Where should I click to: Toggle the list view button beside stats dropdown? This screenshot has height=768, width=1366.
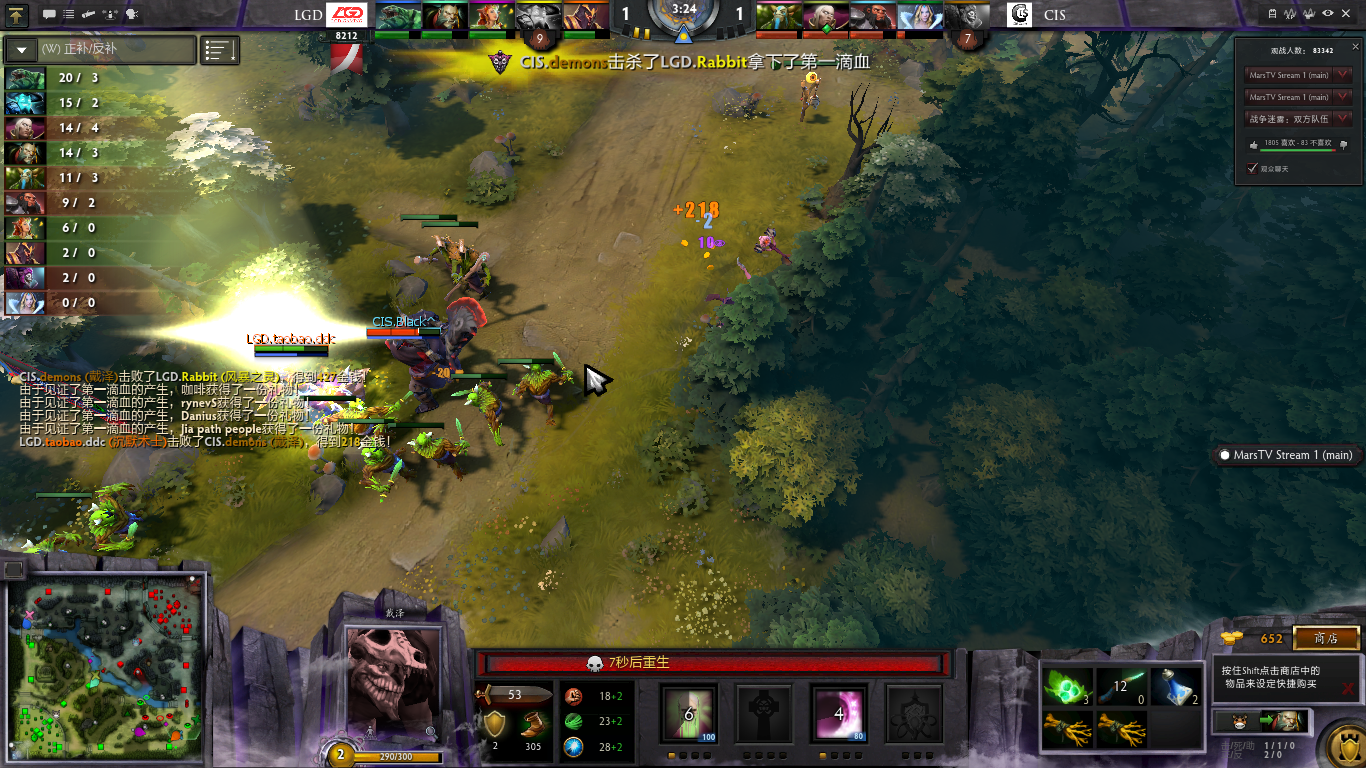tap(220, 49)
